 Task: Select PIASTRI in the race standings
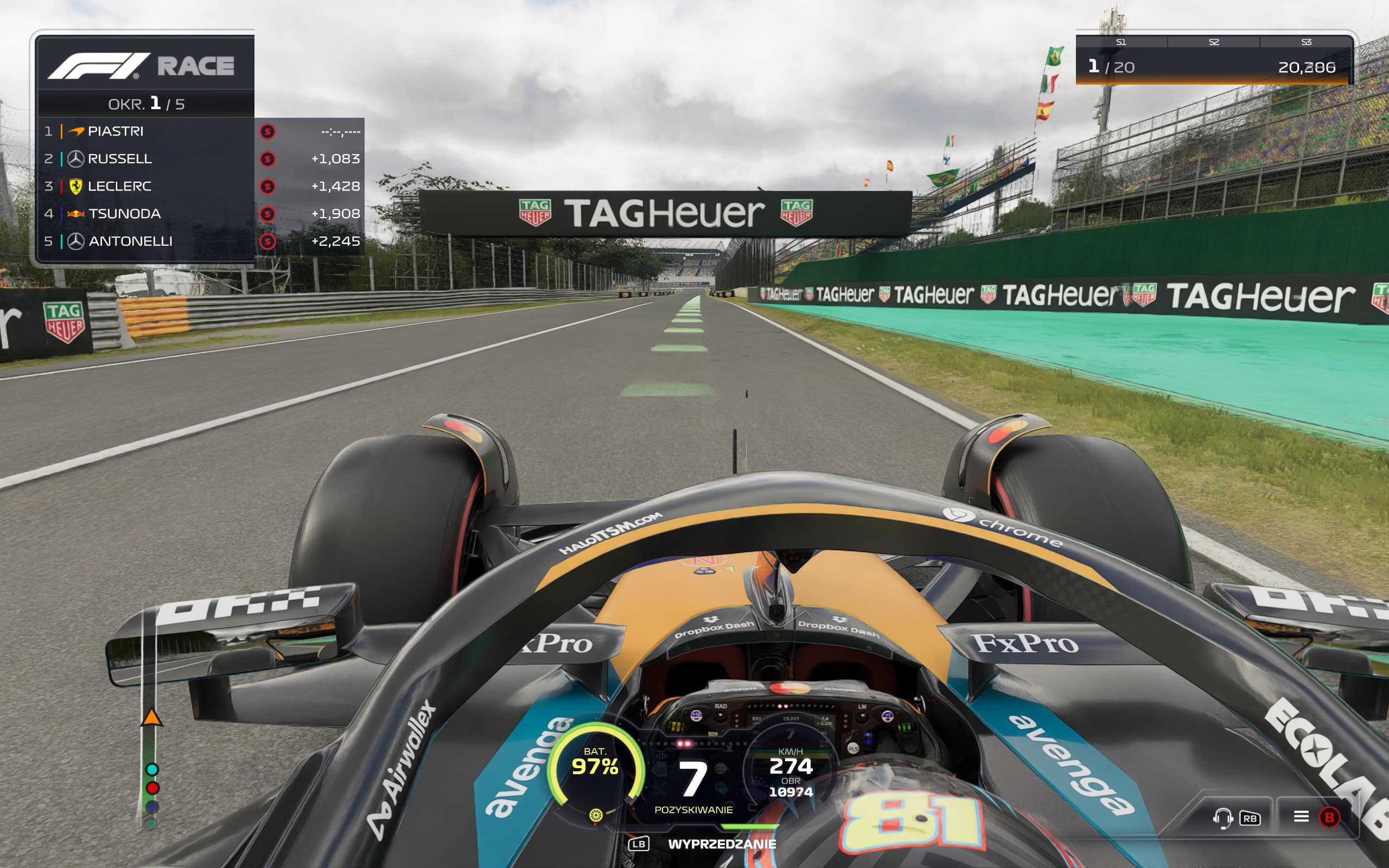(116, 131)
